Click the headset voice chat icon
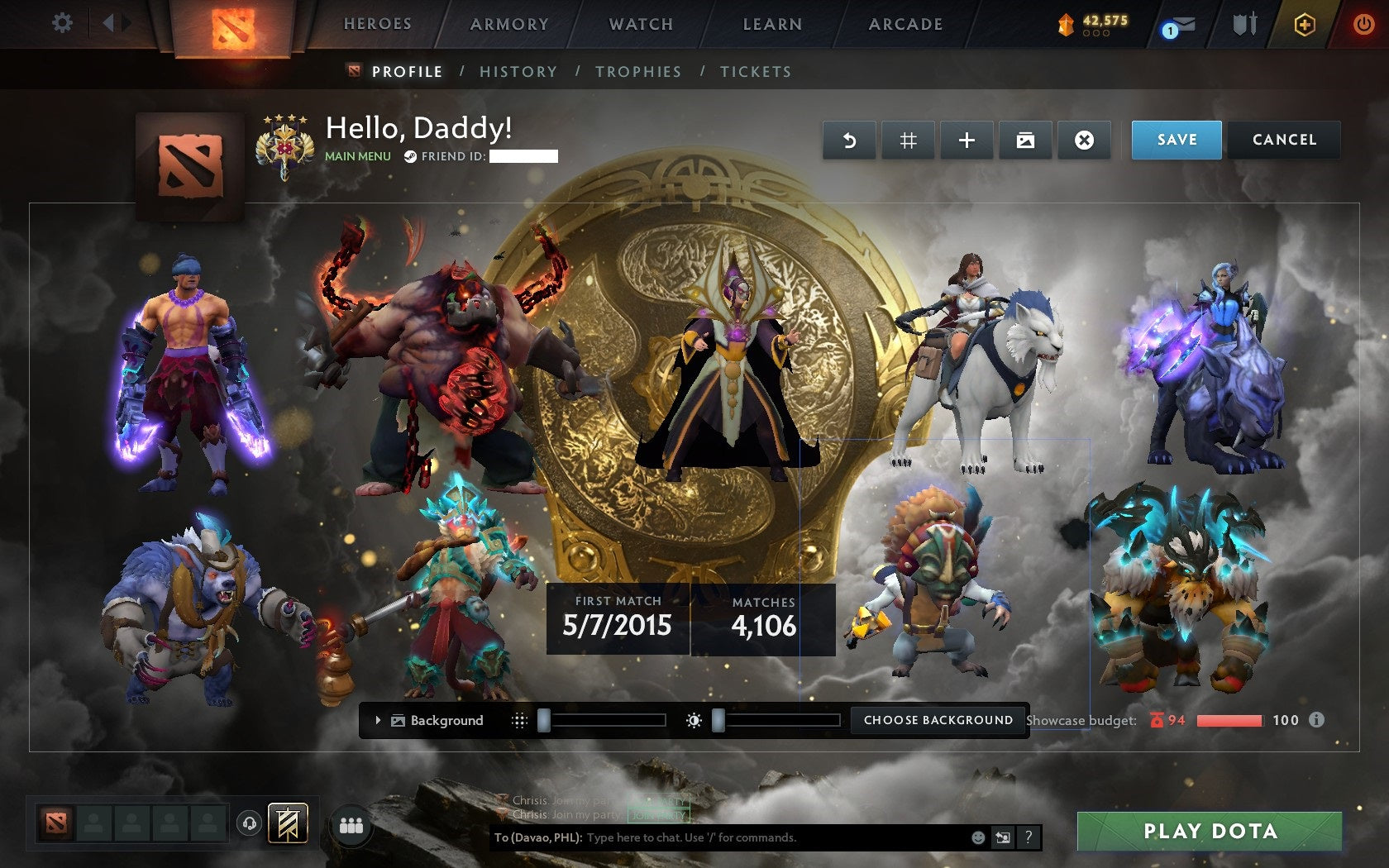Viewport: 1389px width, 868px height. (x=250, y=823)
